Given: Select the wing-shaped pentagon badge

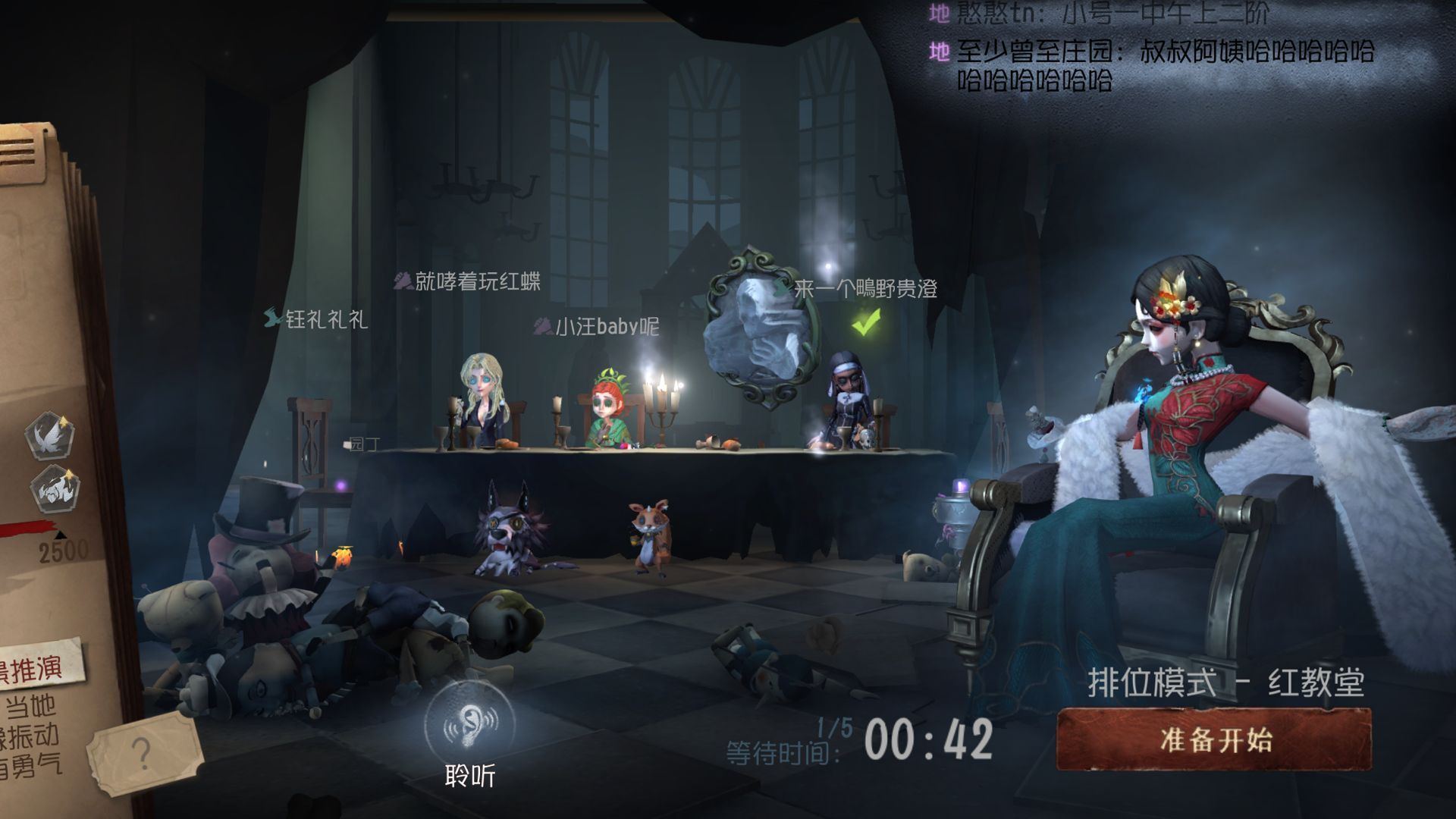Looking at the screenshot, I should point(49,435).
